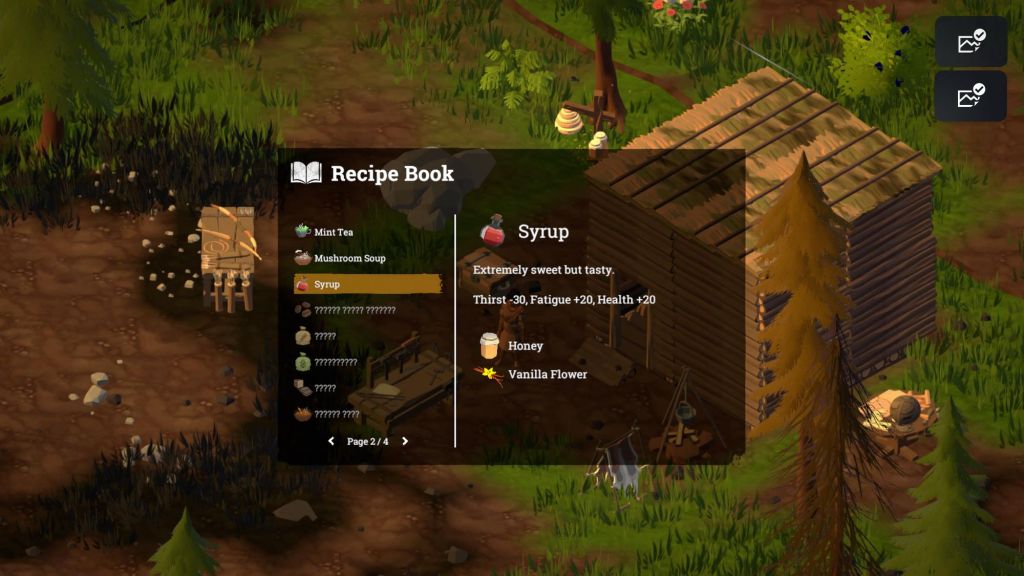Image resolution: width=1024 pixels, height=576 pixels.
Task: Open the locked recipe with orange bowl icon
Action: pyautogui.click(x=336, y=414)
